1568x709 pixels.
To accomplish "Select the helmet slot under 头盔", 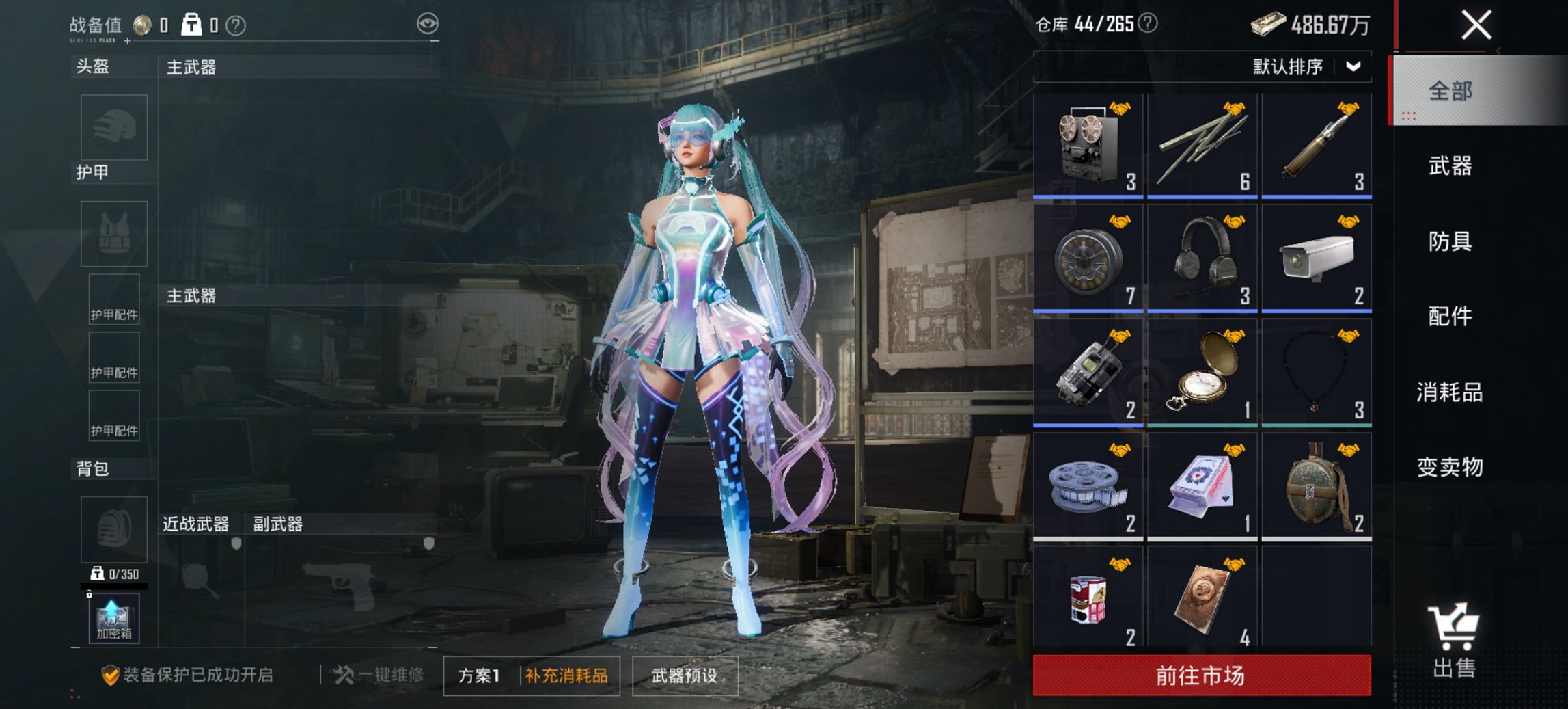I will [x=113, y=128].
